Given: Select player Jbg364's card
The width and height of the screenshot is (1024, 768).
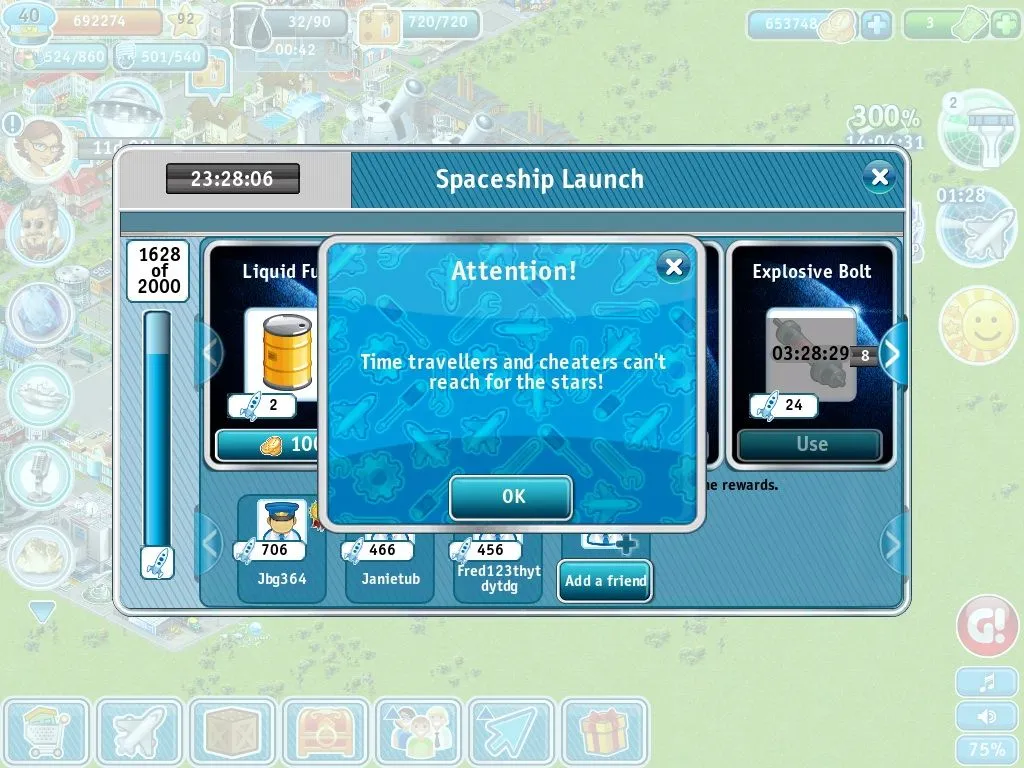Looking at the screenshot, I should tap(281, 549).
